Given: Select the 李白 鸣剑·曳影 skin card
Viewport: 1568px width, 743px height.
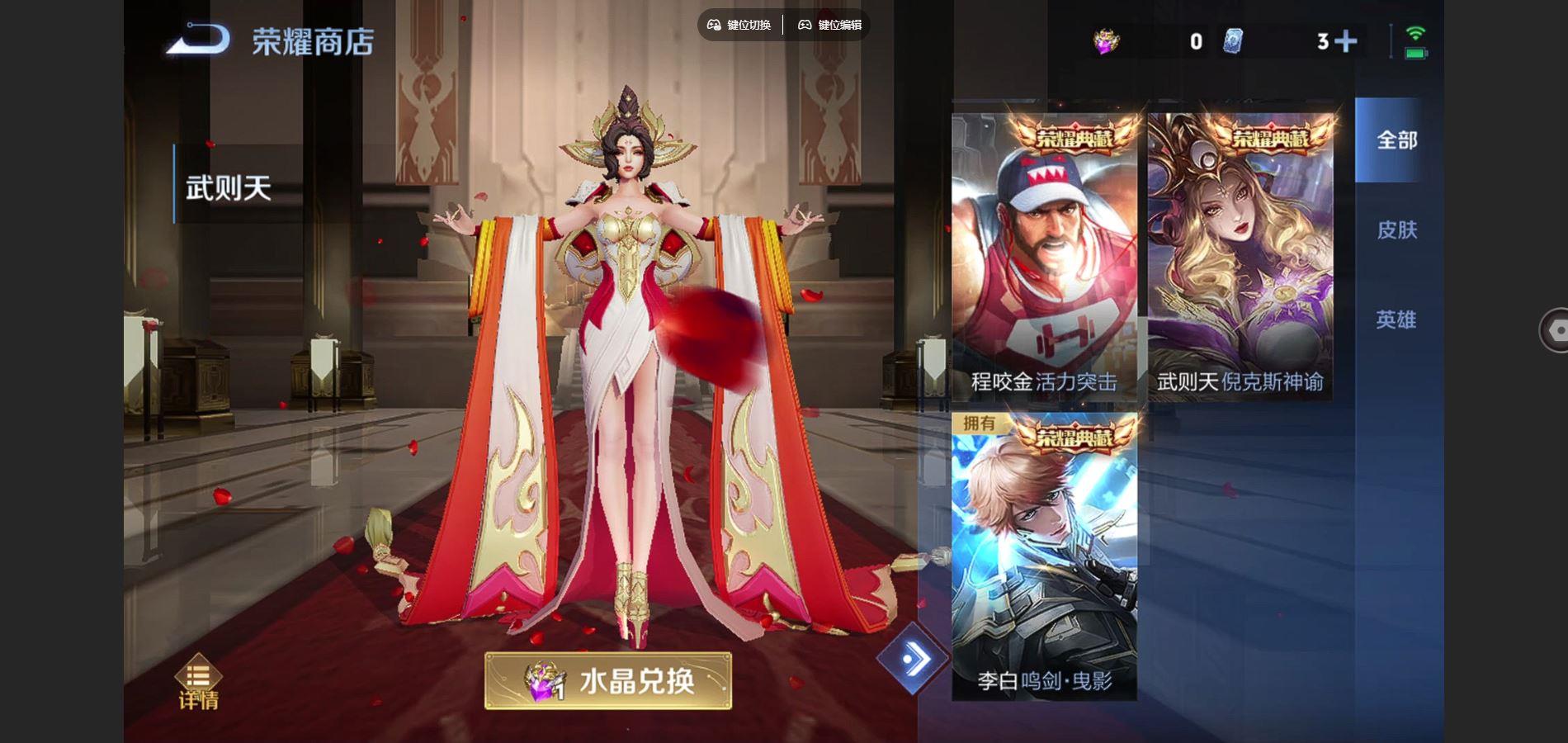Looking at the screenshot, I should [1044, 556].
